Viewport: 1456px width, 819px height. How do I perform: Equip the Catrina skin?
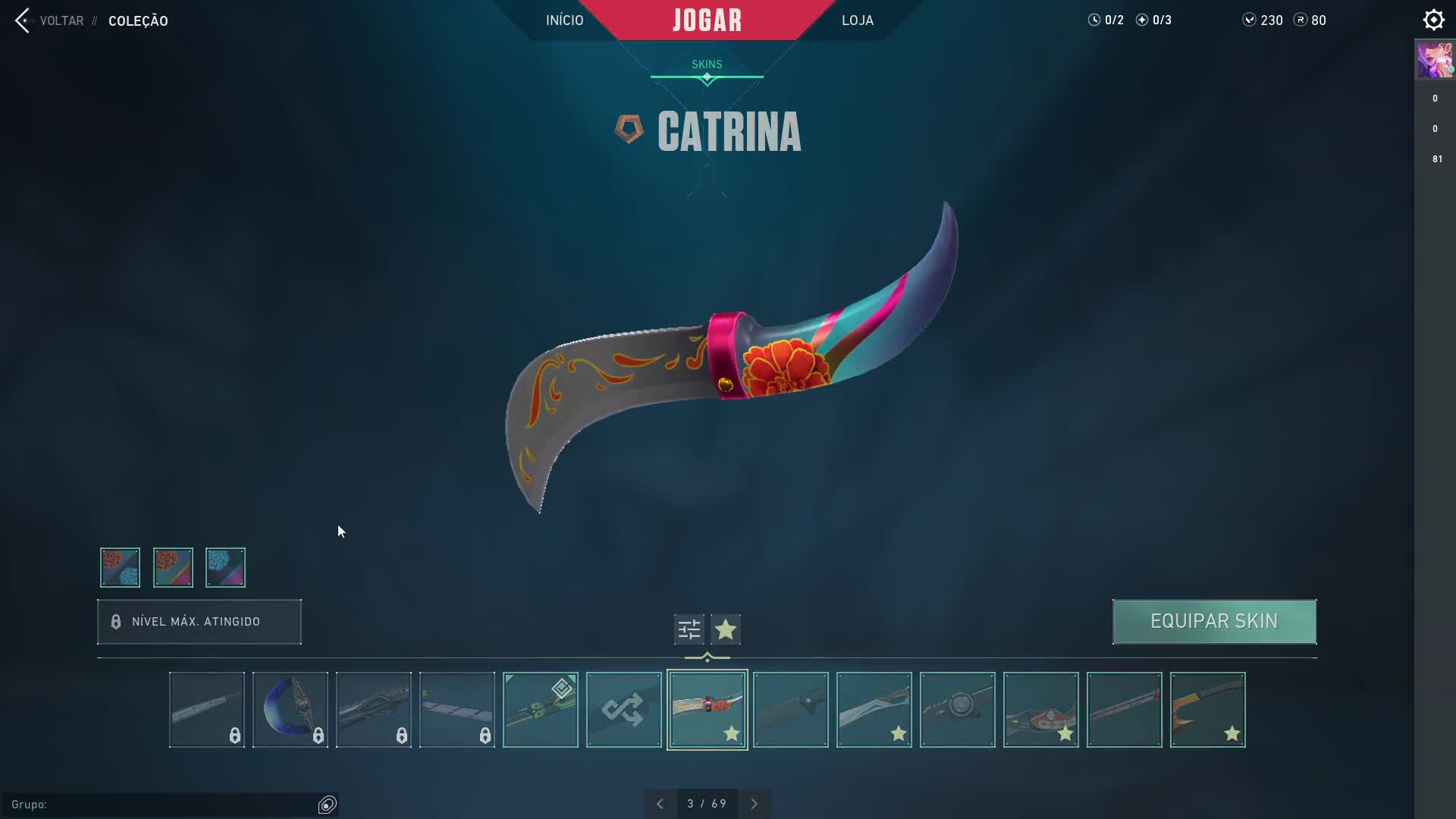pos(1214,622)
